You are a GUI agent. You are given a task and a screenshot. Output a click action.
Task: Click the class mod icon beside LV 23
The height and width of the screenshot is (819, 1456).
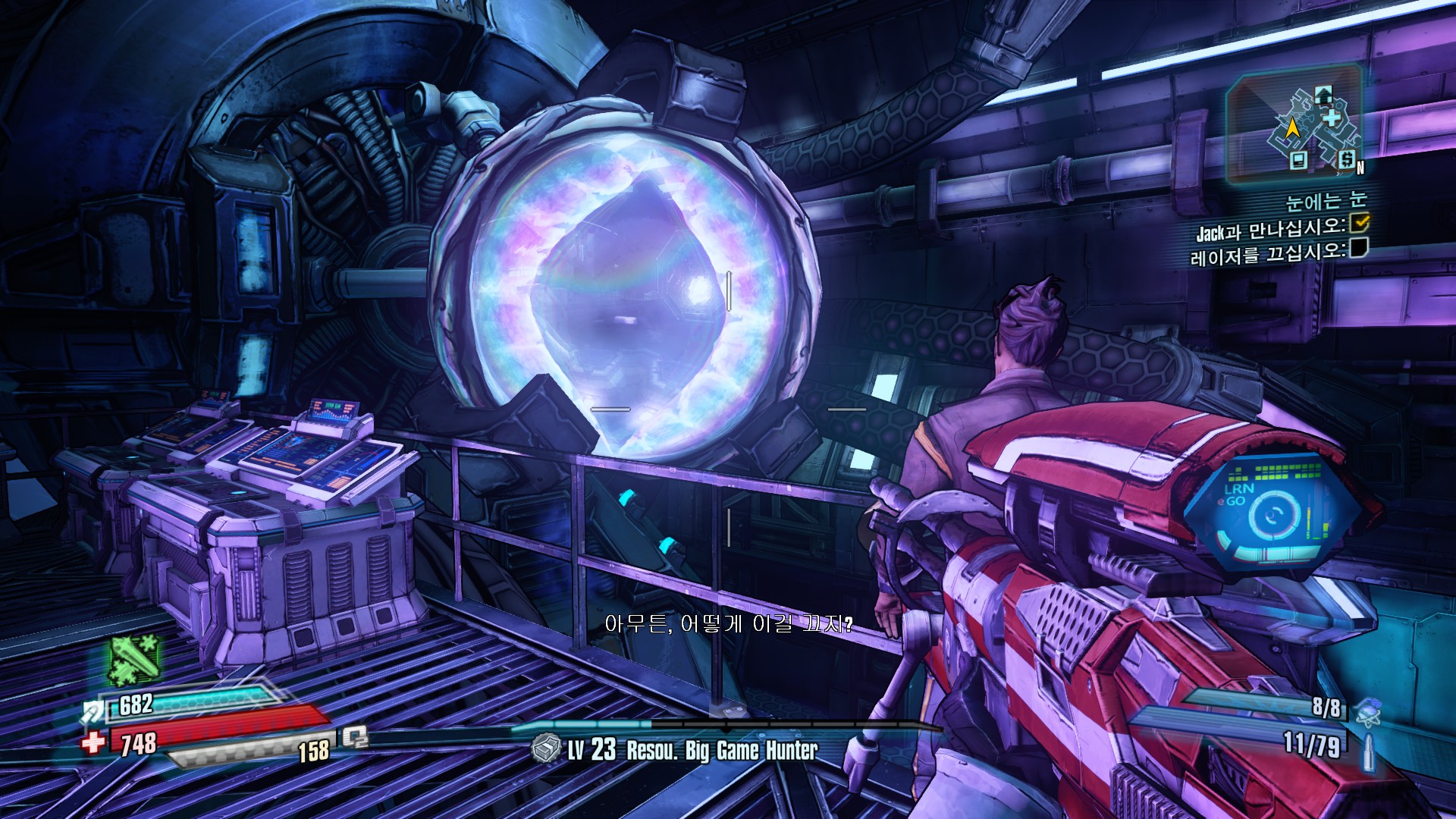pyautogui.click(x=545, y=749)
